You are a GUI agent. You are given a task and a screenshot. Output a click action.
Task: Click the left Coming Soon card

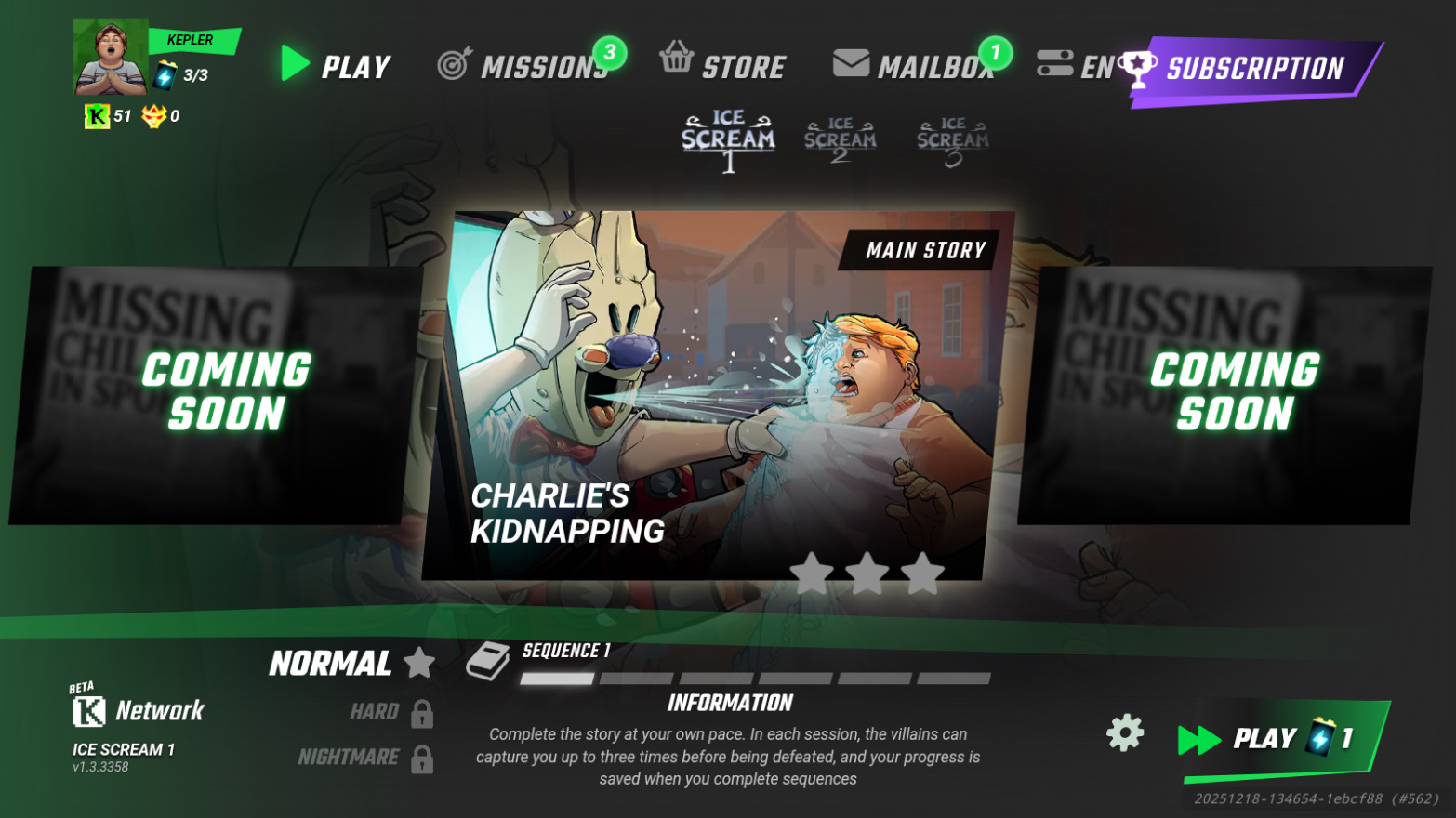[214, 394]
